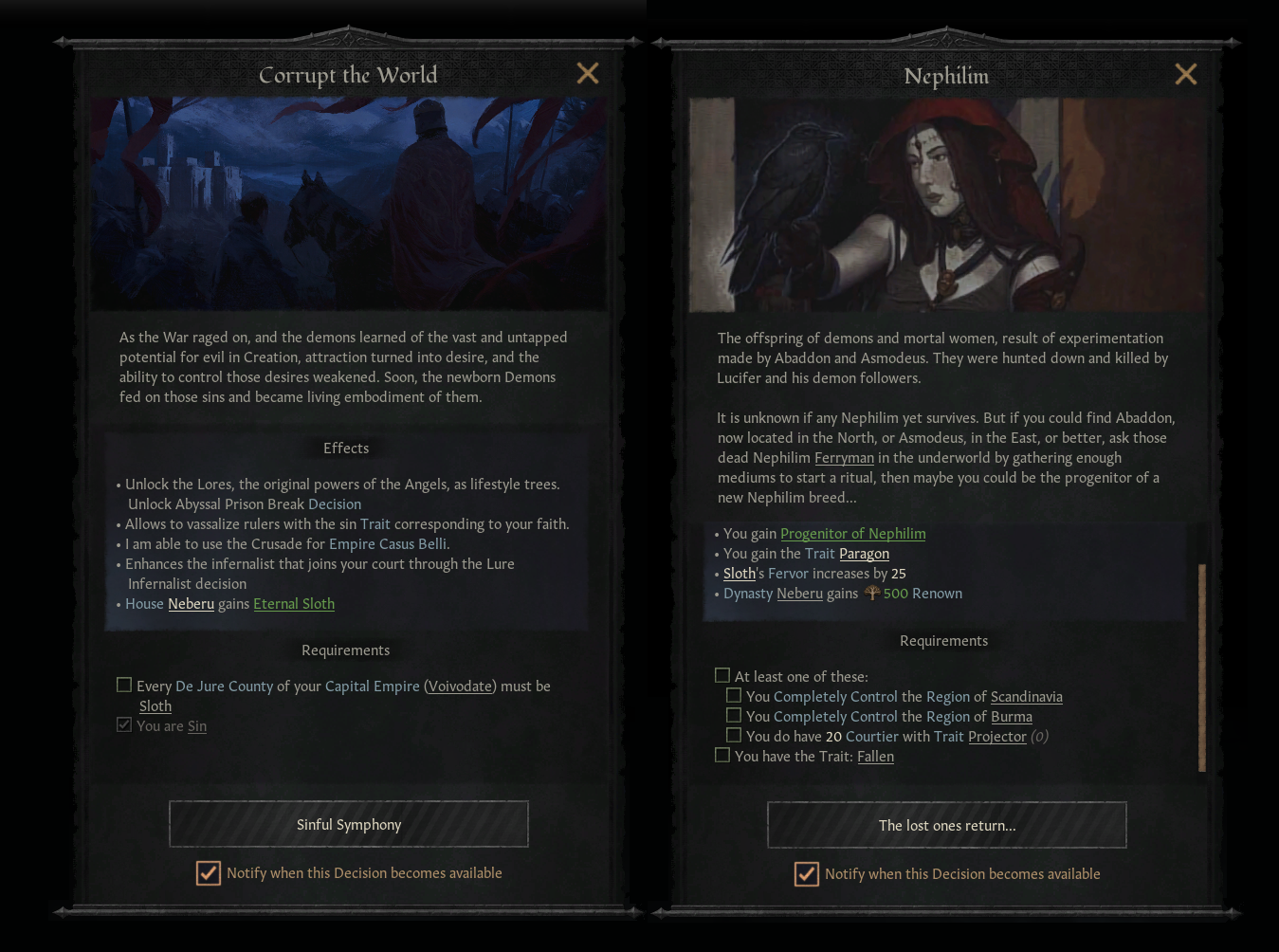Image resolution: width=1279 pixels, height=952 pixels.
Task: Open the Empire Casus Belli link
Action: [x=387, y=543]
